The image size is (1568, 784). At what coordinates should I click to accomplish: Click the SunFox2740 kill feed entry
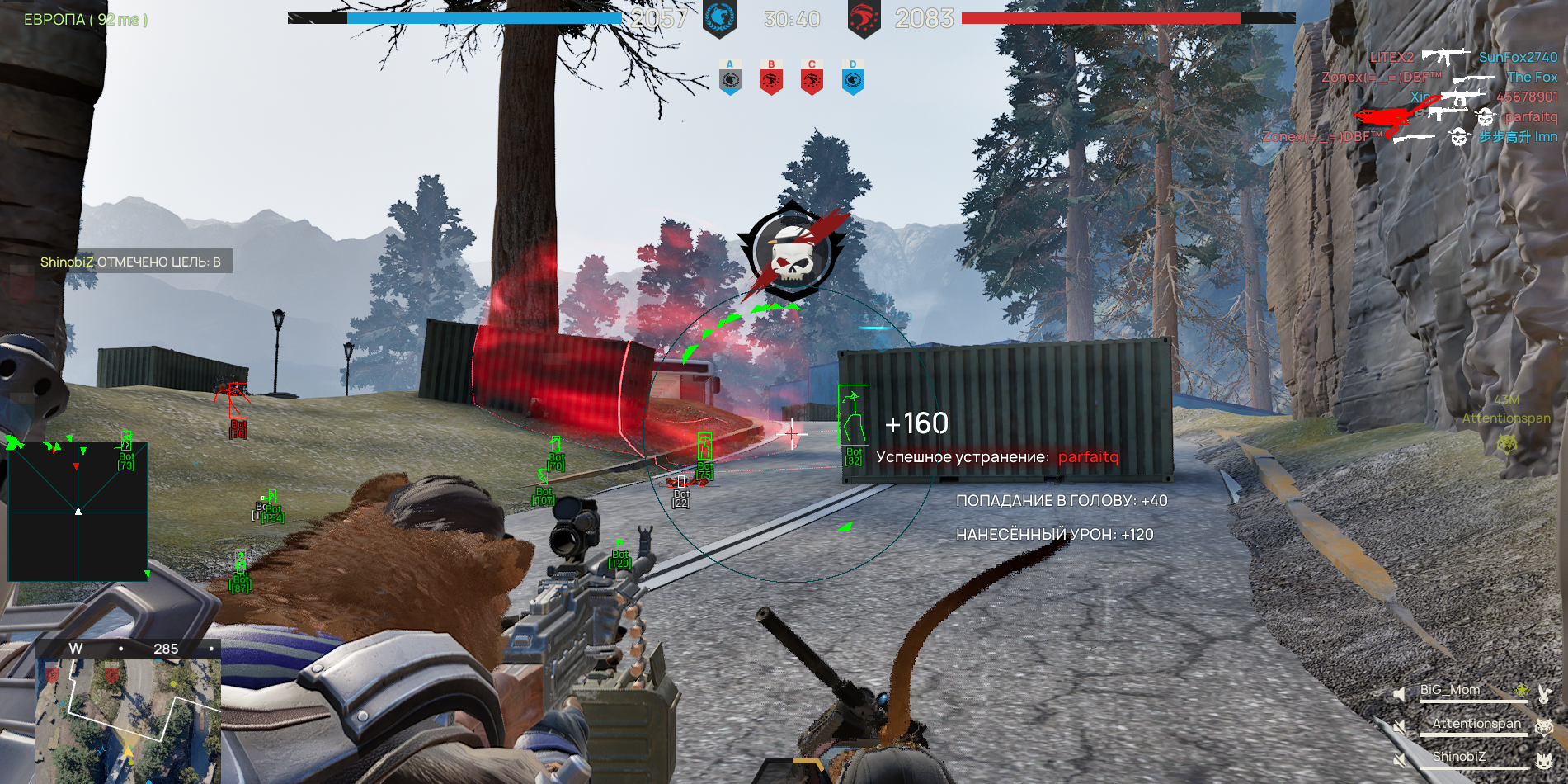[x=1517, y=57]
